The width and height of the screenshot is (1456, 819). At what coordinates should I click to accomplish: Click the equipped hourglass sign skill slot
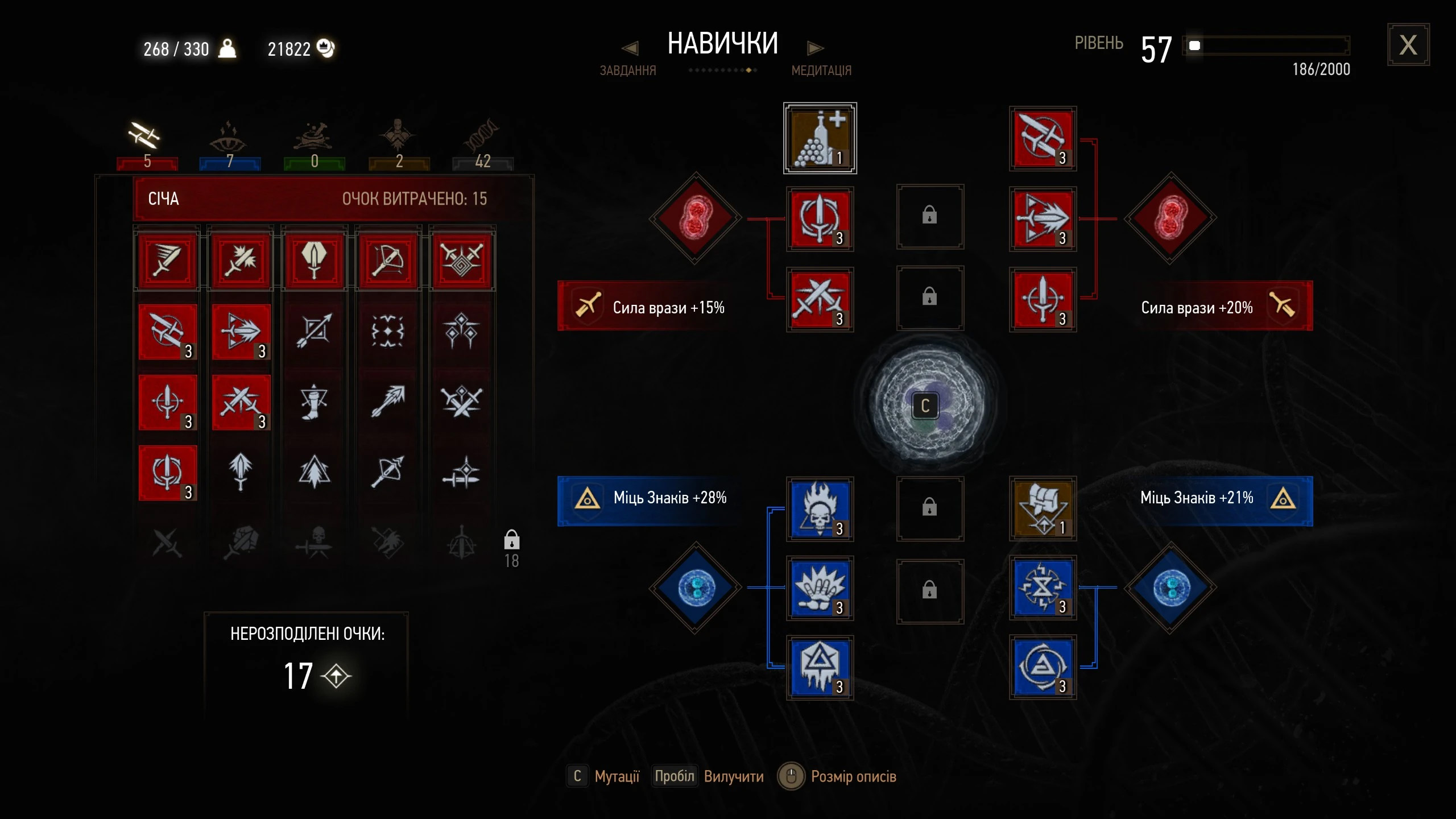pyautogui.click(x=1043, y=588)
